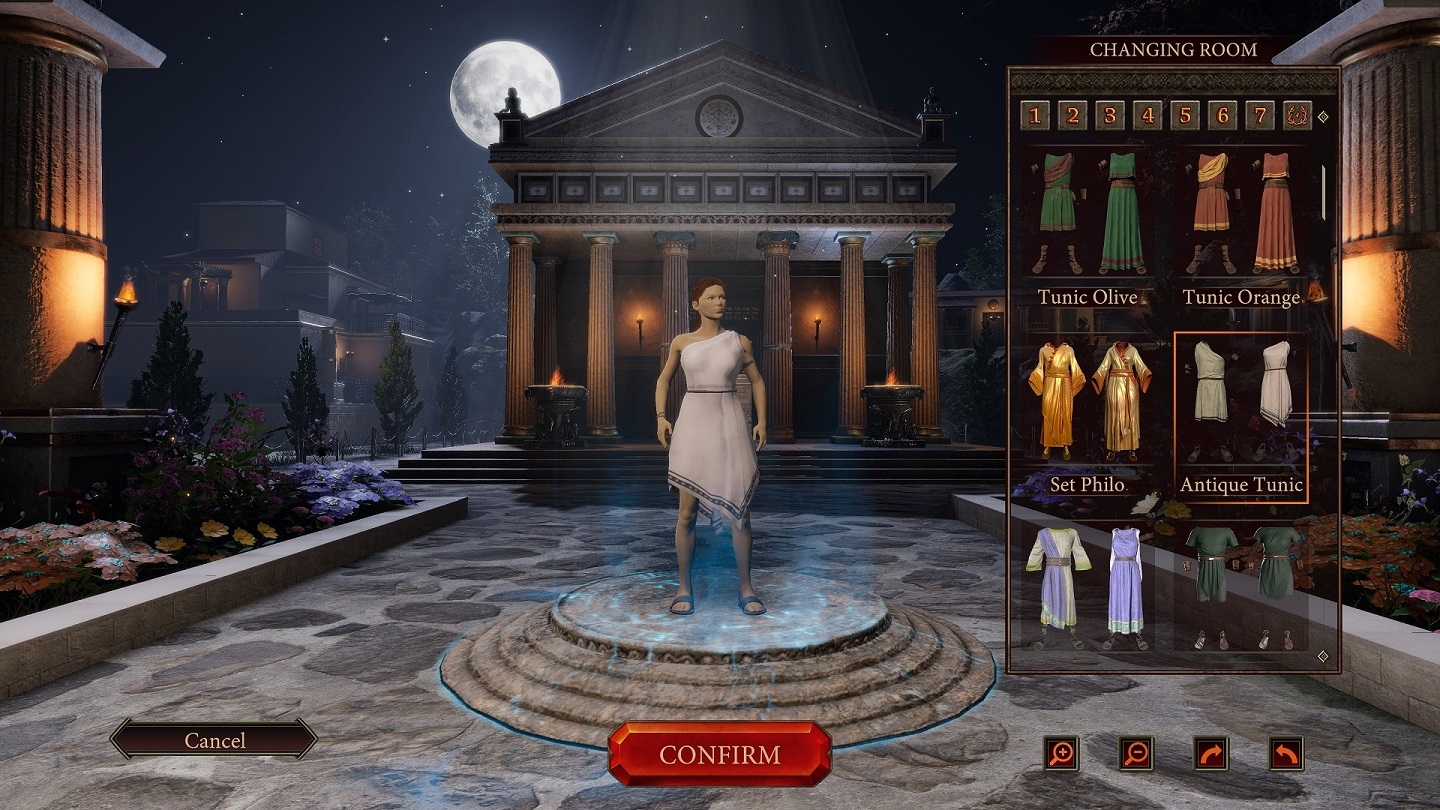1440x810 pixels.
Task: Switch to wardrobe tab 1
Action: [x=1035, y=116]
